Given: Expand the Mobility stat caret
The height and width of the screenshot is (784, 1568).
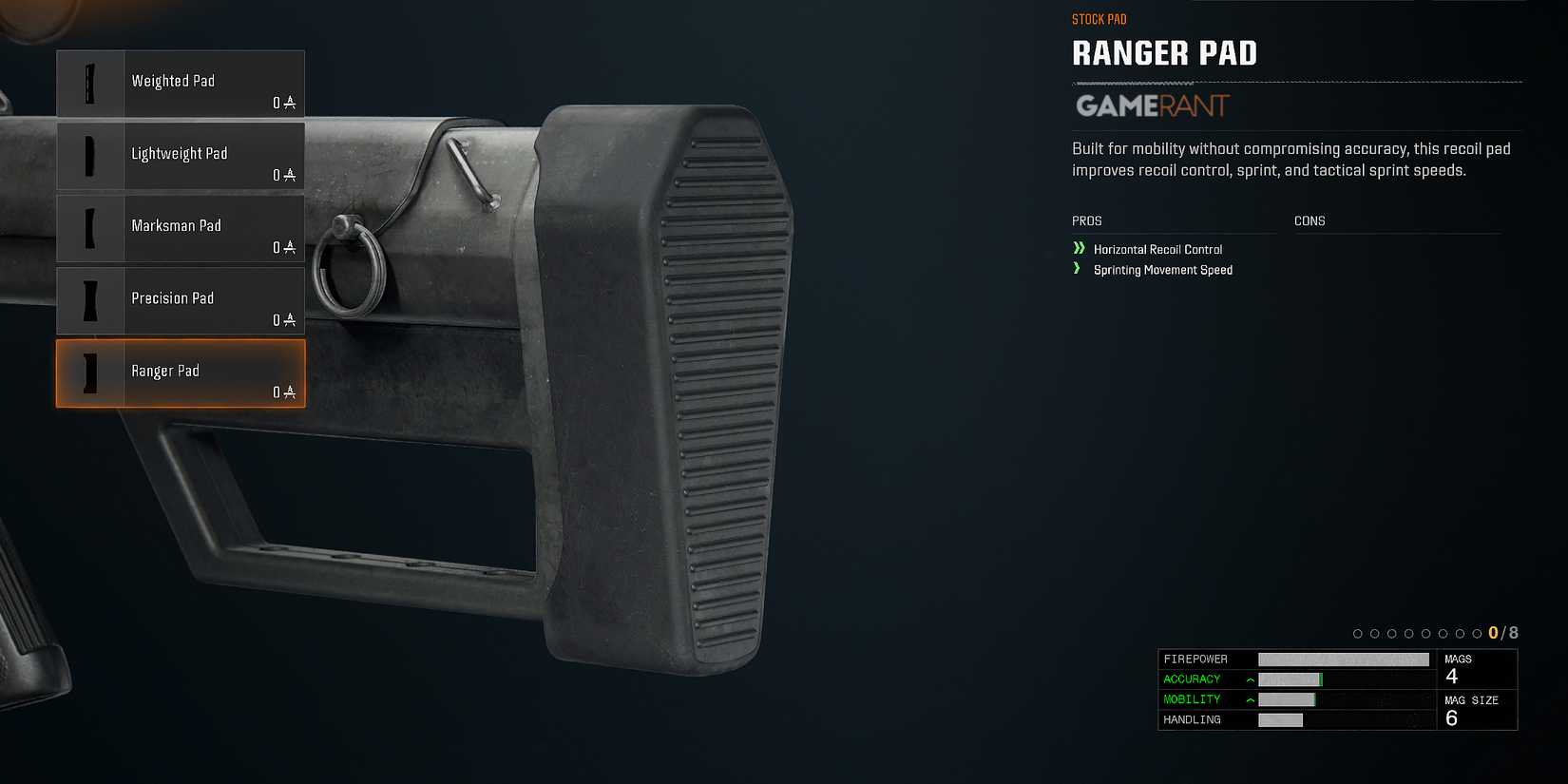Looking at the screenshot, I should (x=1249, y=698).
